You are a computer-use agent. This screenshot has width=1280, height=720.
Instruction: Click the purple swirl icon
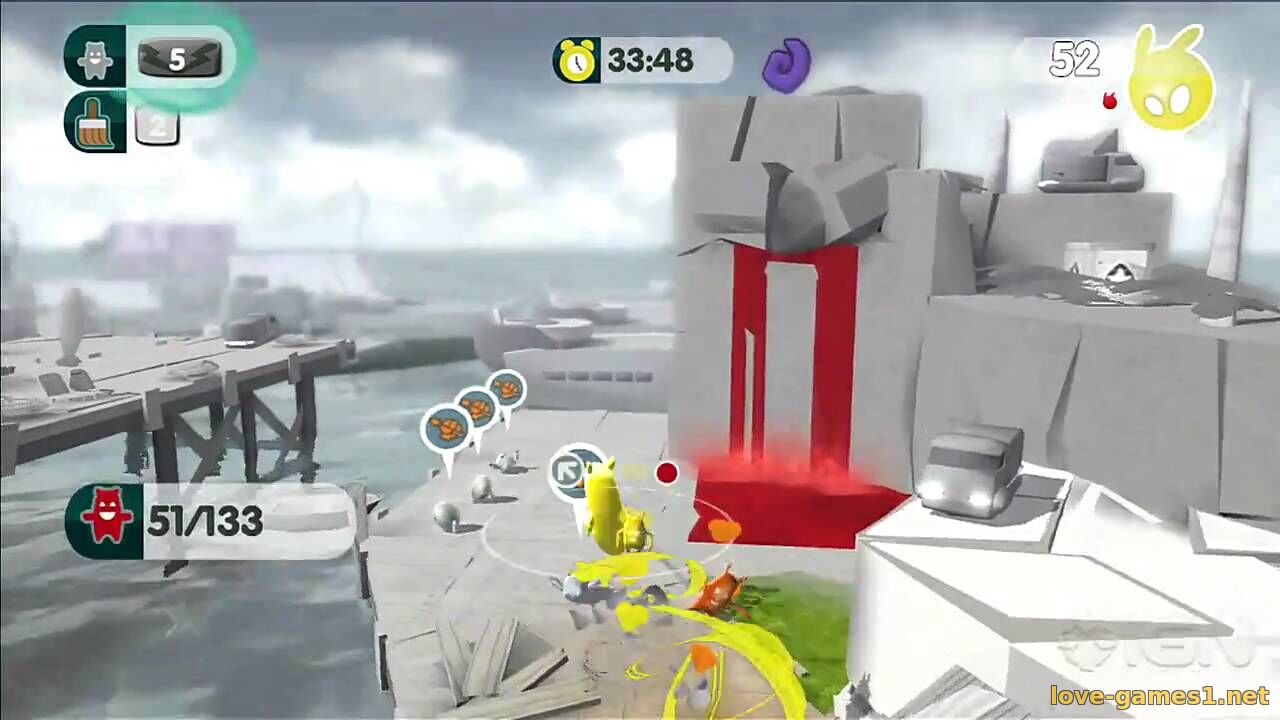click(786, 64)
